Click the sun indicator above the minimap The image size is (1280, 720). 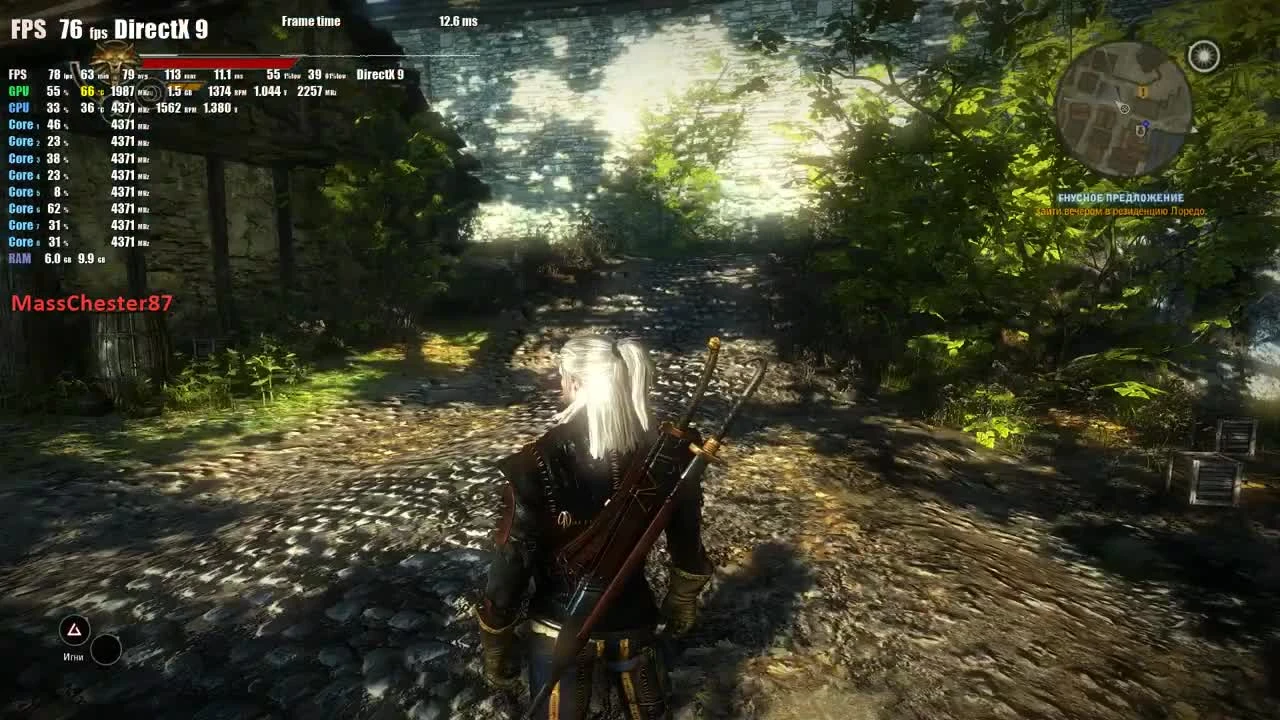click(1203, 57)
